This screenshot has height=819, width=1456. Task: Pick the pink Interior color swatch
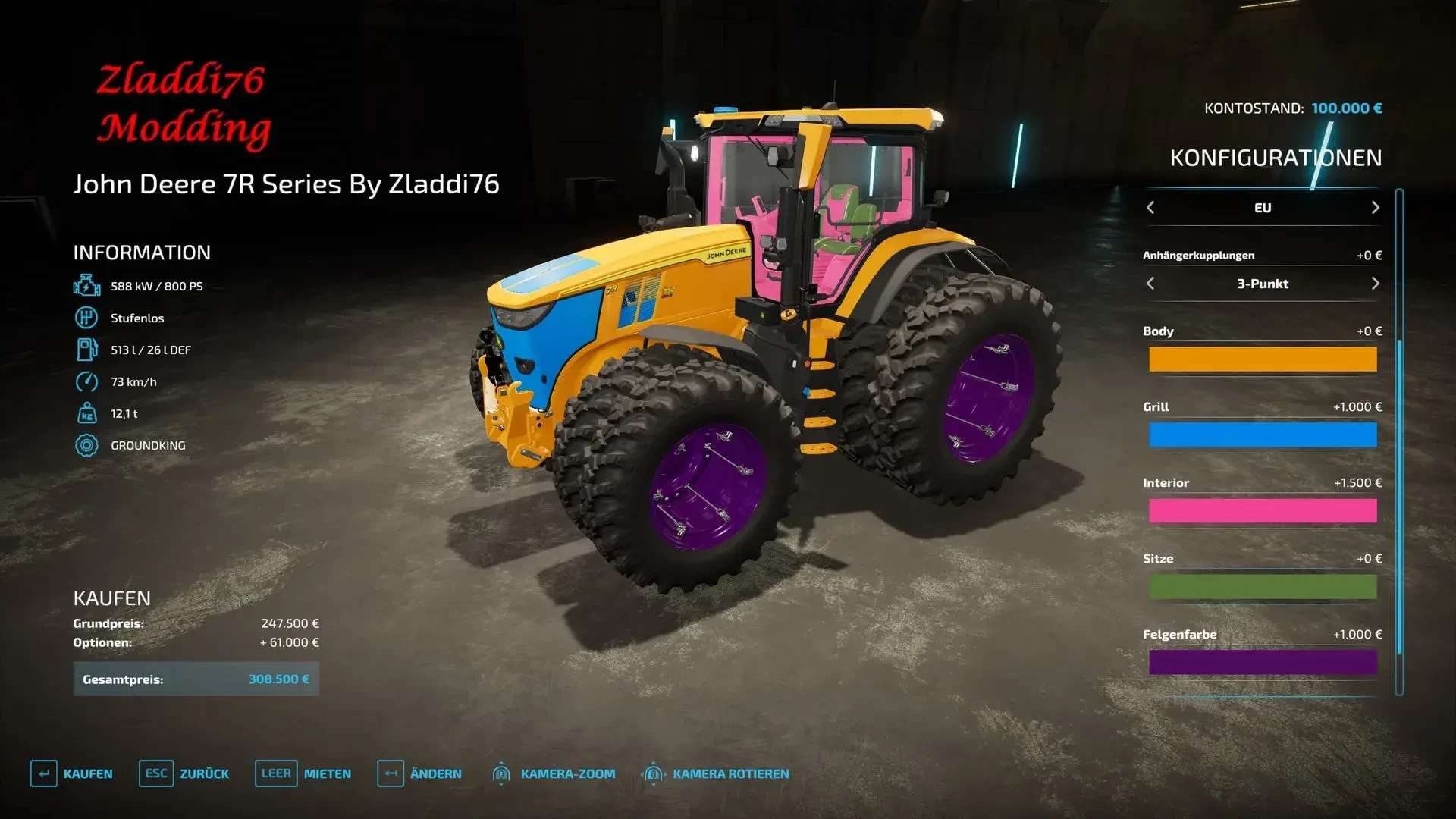tap(1262, 511)
